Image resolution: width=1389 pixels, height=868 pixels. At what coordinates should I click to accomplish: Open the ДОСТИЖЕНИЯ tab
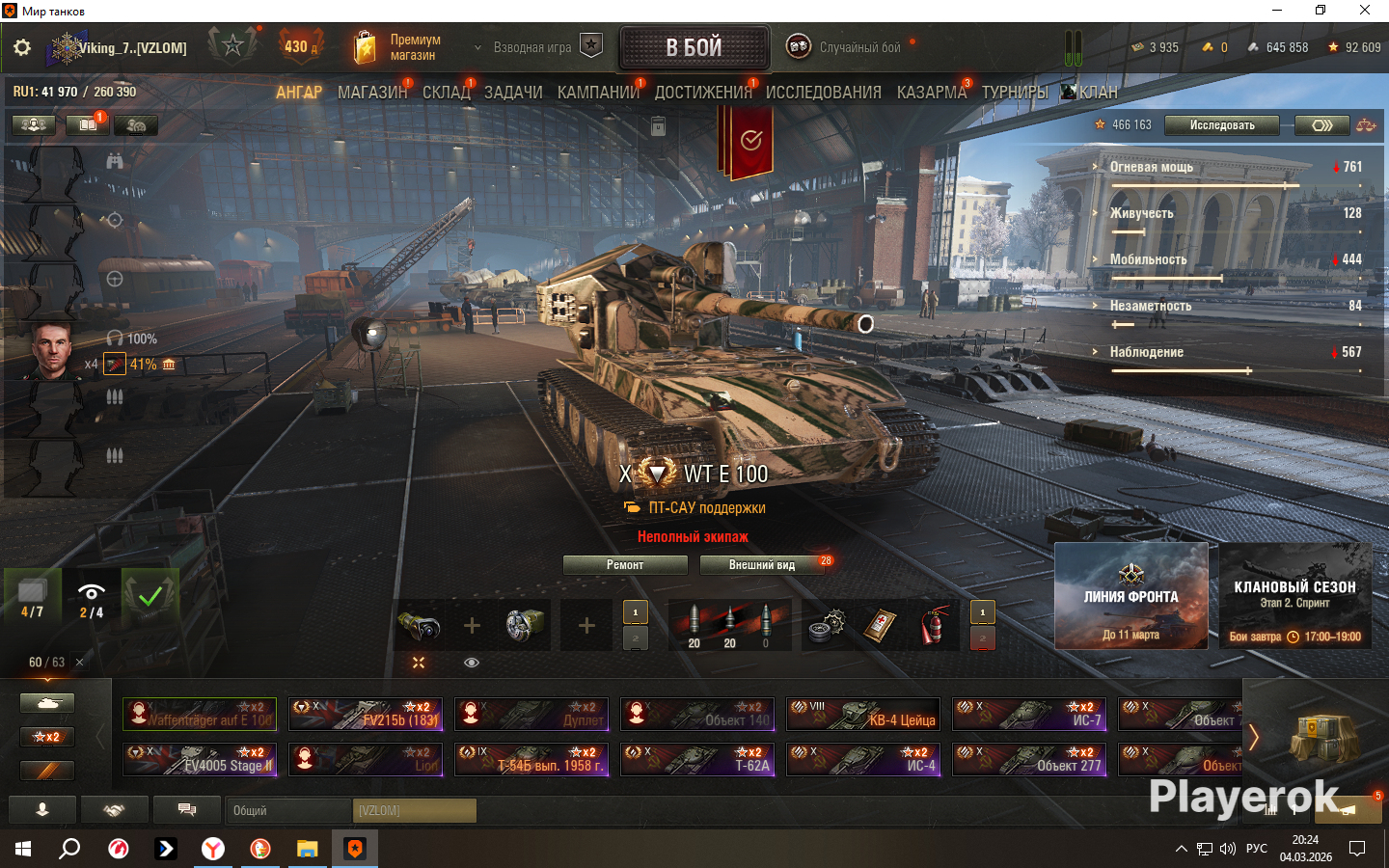tap(703, 93)
